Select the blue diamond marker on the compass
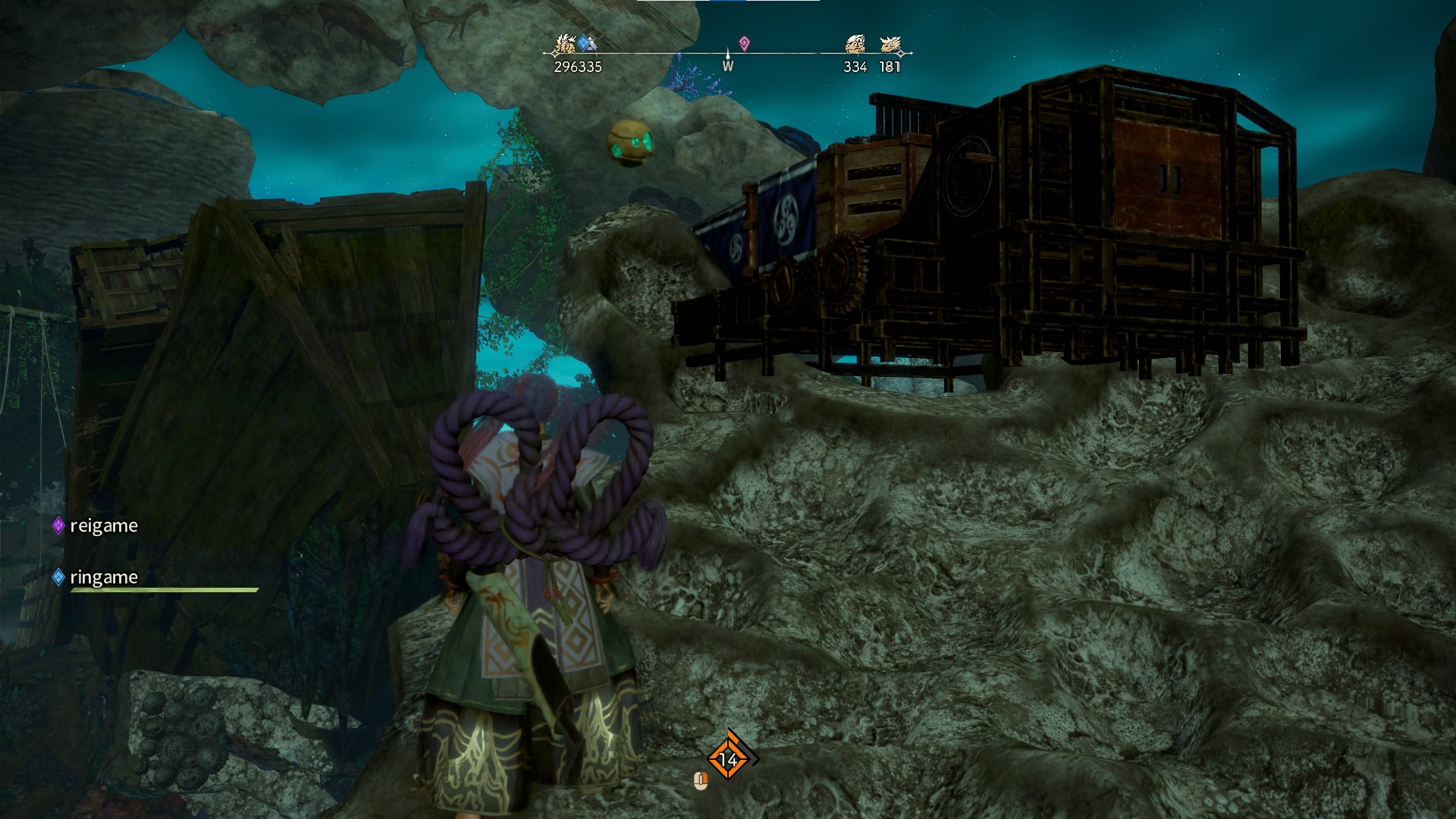 [x=582, y=42]
